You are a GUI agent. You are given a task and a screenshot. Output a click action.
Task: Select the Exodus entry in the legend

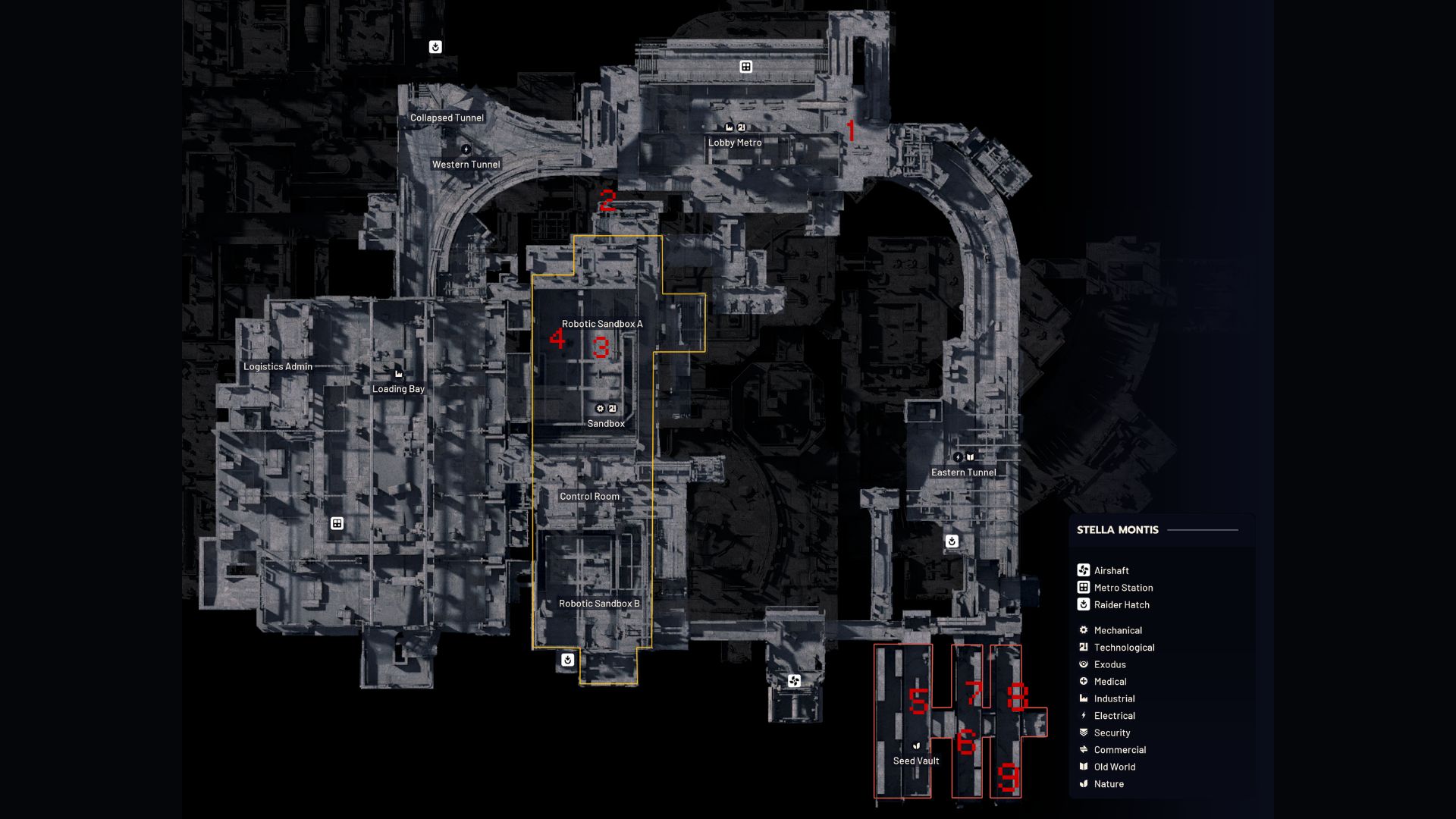tap(1109, 664)
